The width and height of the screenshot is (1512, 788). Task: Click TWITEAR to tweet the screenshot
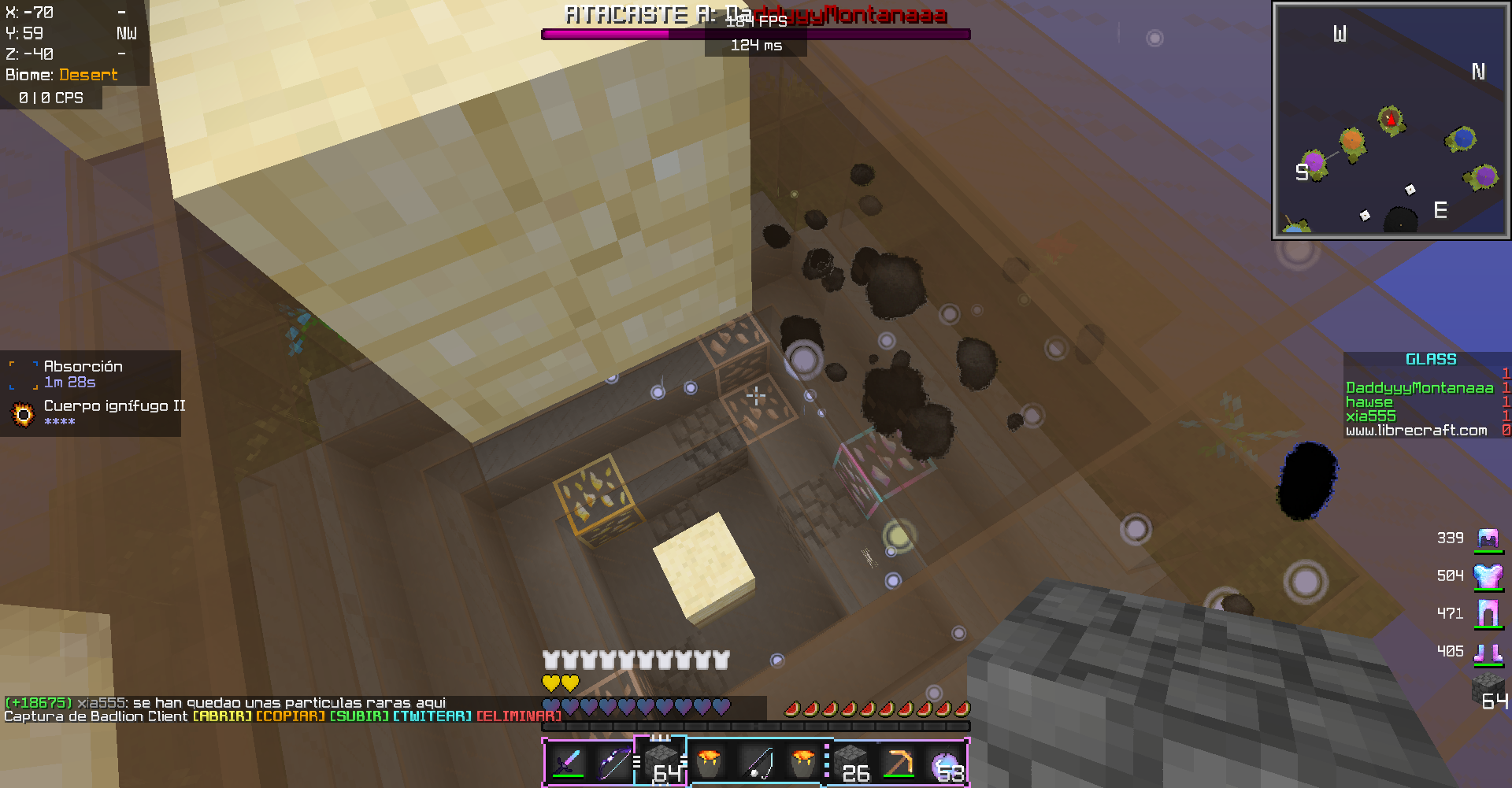pyautogui.click(x=432, y=716)
